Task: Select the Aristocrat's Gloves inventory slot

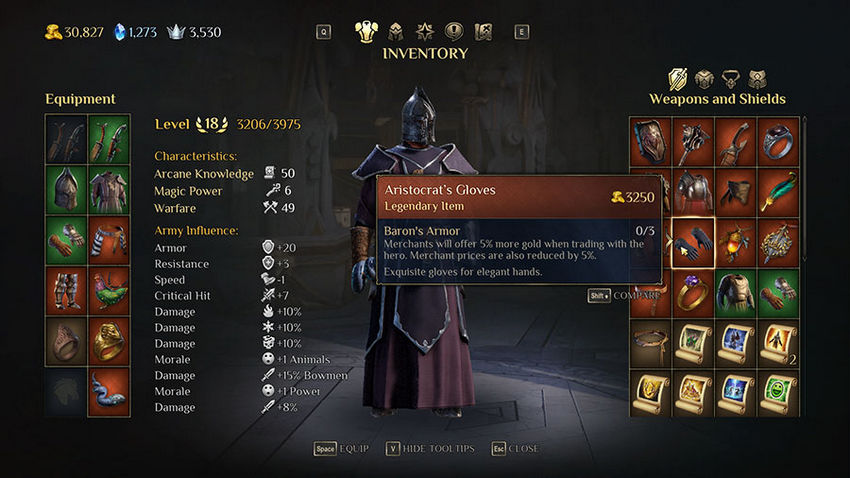Action: tap(691, 240)
